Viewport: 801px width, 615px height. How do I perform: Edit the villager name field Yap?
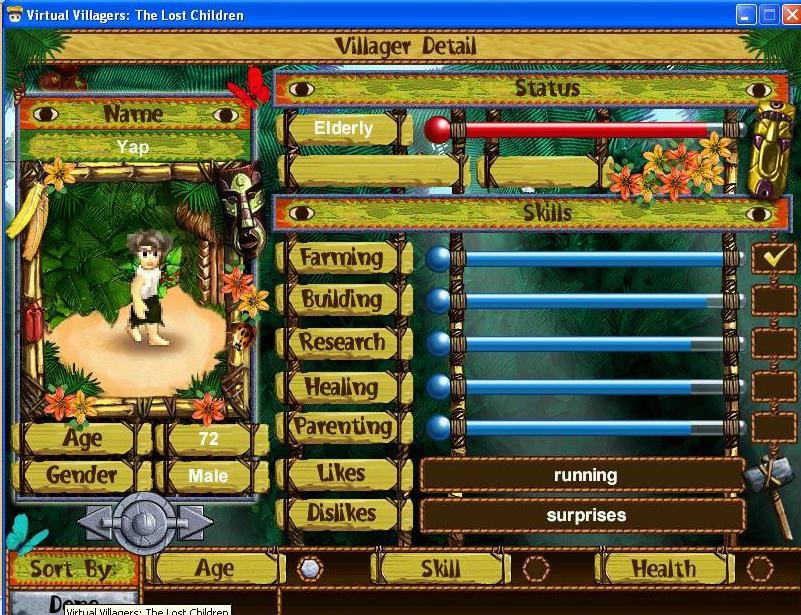[133, 146]
